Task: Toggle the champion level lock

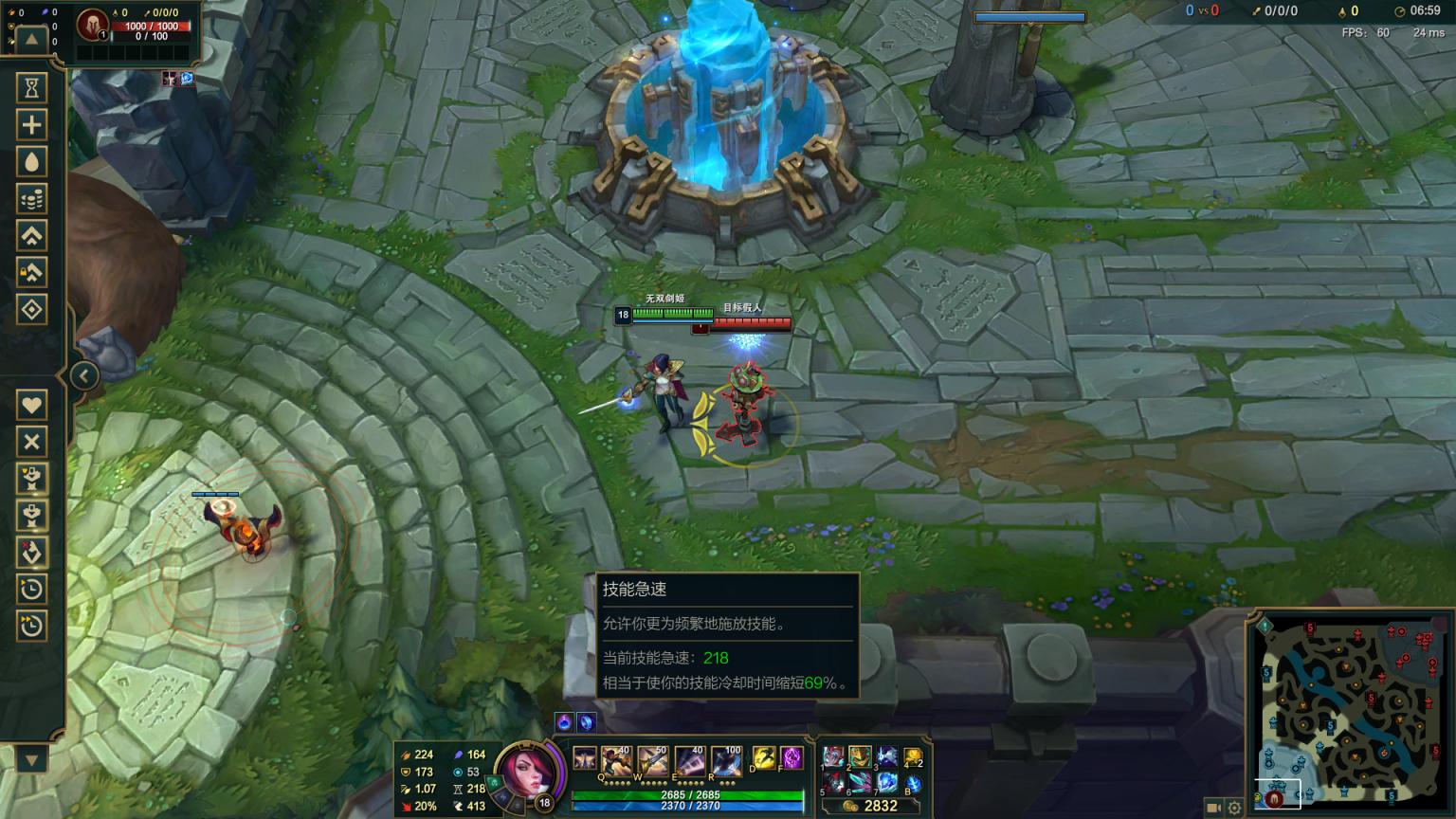Action: point(32,273)
